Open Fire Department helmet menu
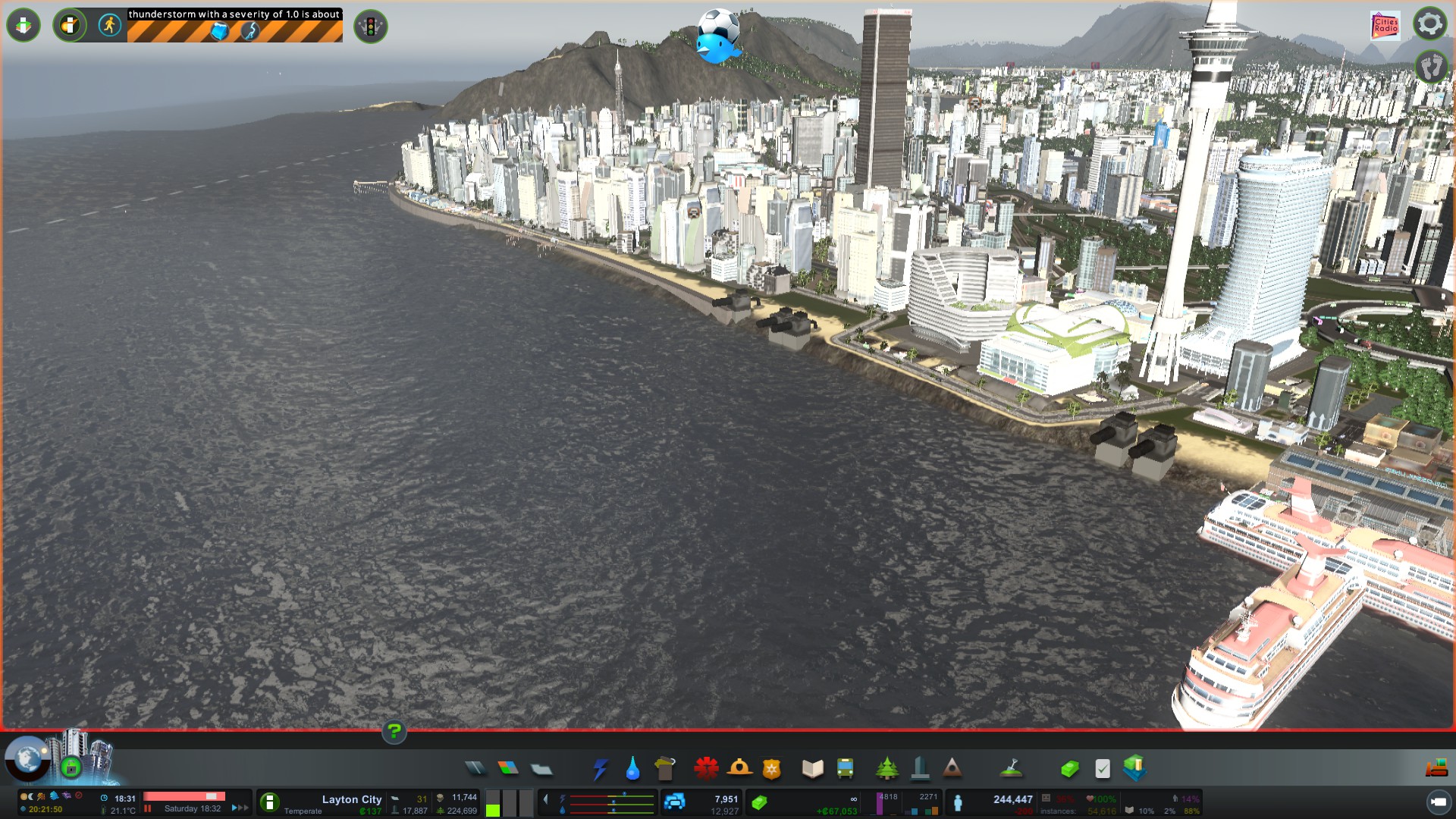Viewport: 1456px width, 819px height. [739, 769]
